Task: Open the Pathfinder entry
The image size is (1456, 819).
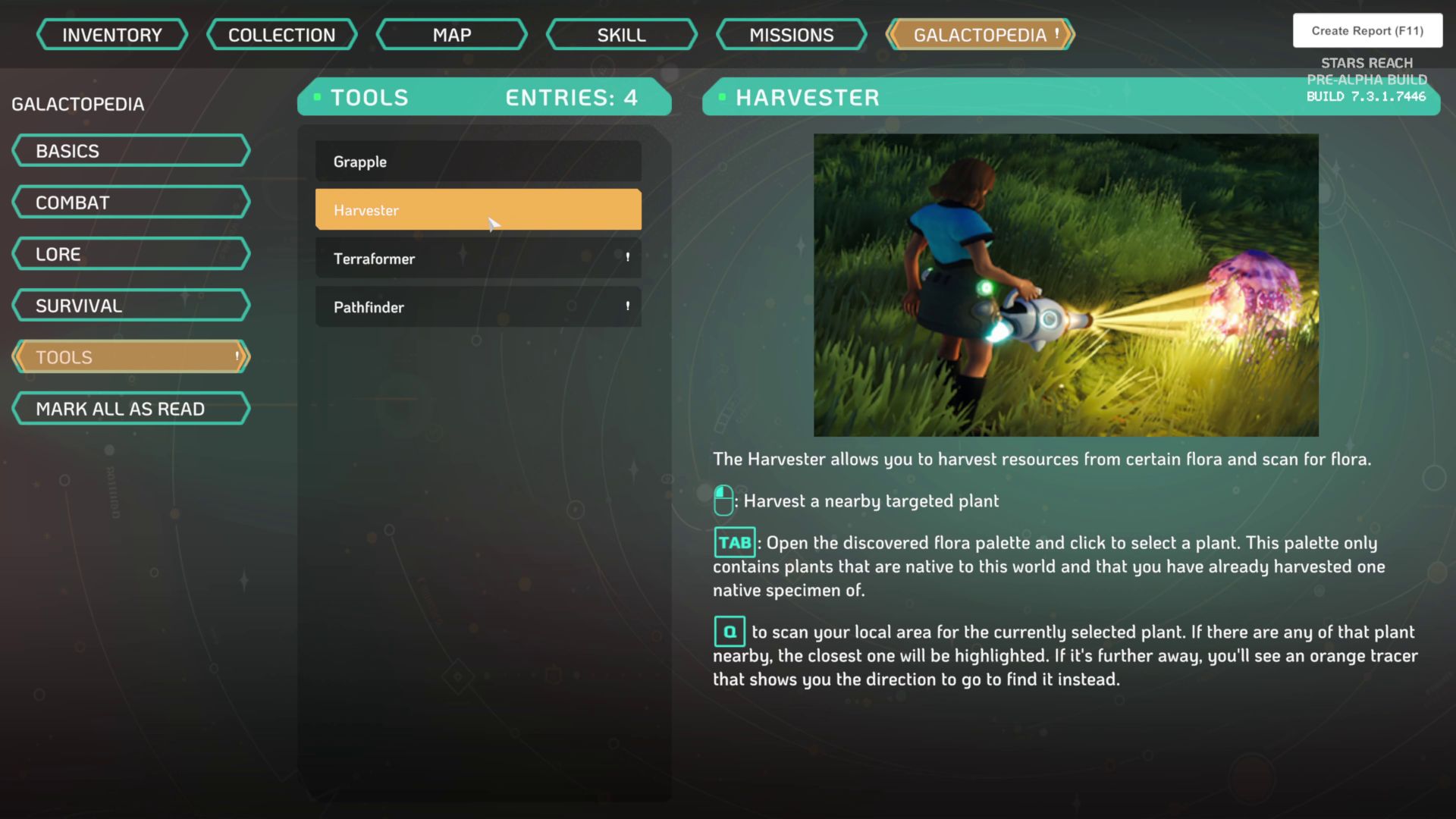Action: tap(478, 307)
